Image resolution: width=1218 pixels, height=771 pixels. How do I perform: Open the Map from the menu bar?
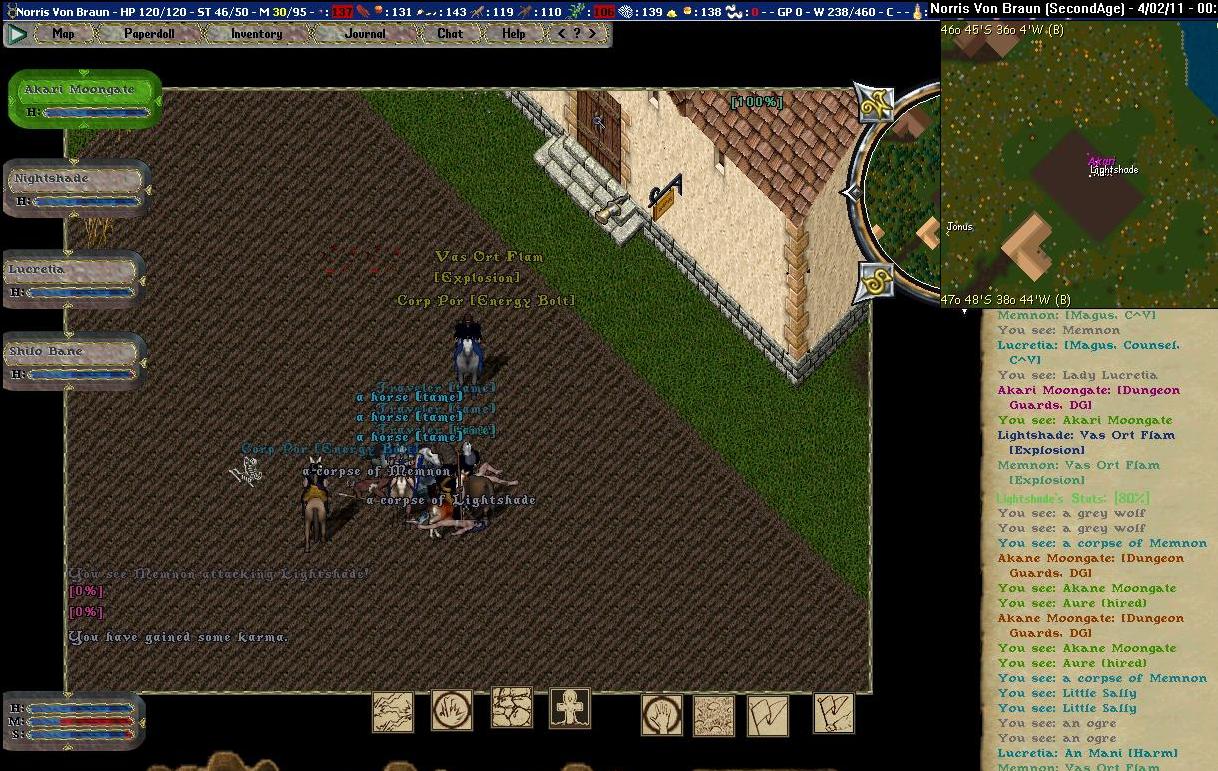pyautogui.click(x=64, y=33)
